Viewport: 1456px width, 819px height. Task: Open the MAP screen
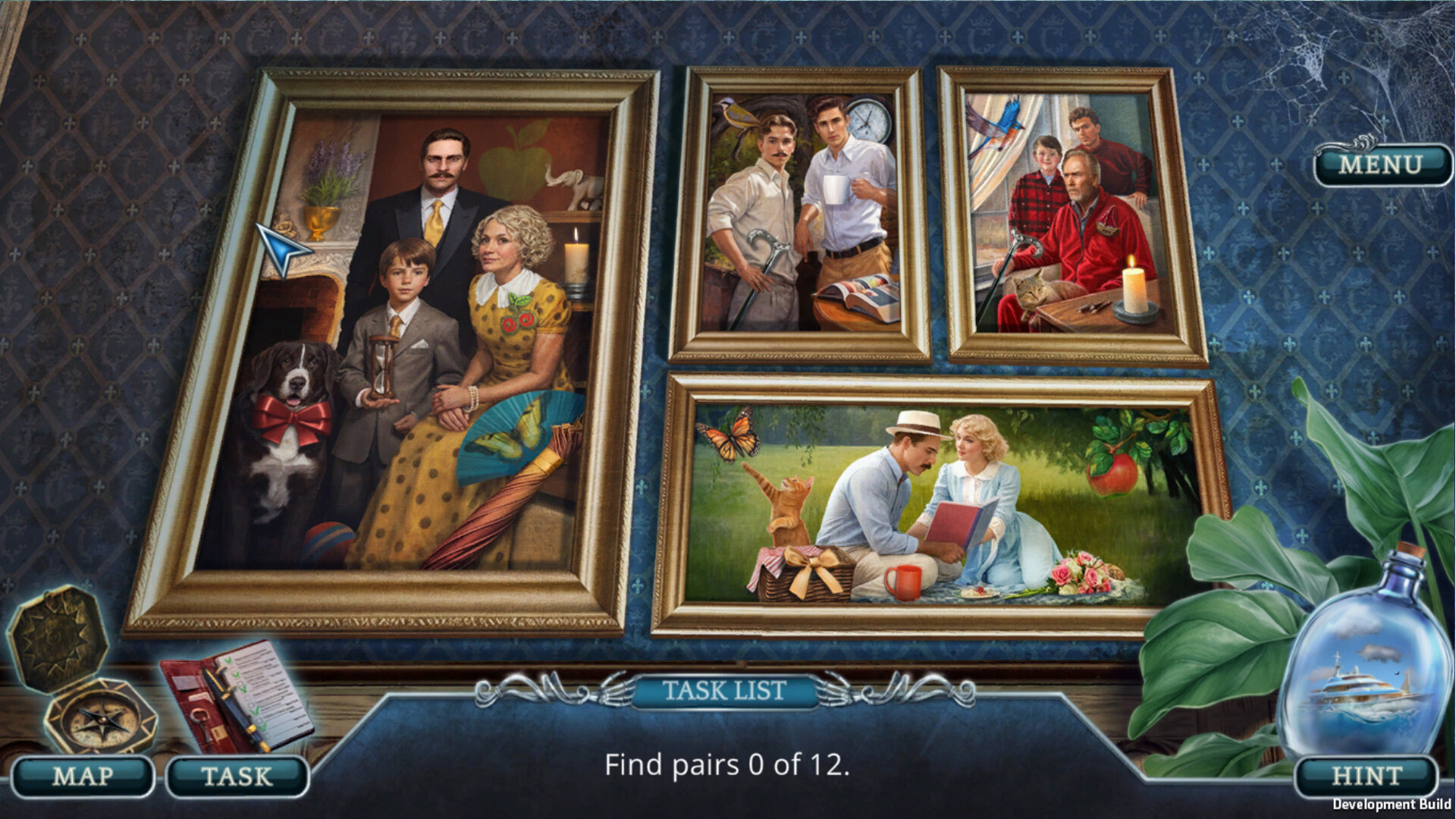[x=83, y=776]
